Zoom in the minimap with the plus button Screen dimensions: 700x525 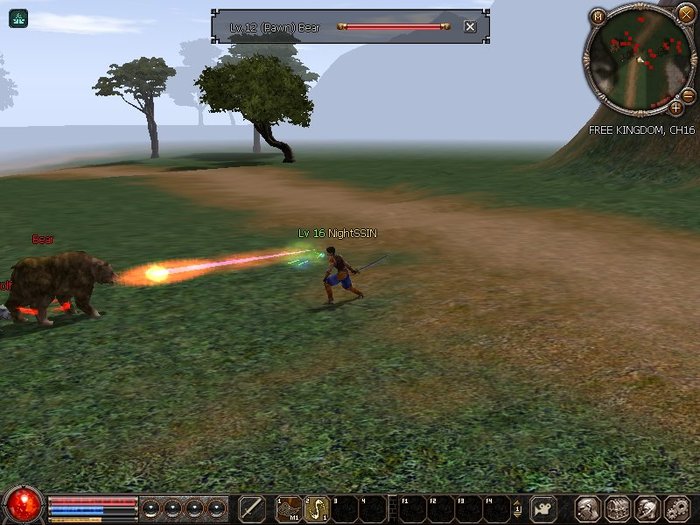click(676, 107)
